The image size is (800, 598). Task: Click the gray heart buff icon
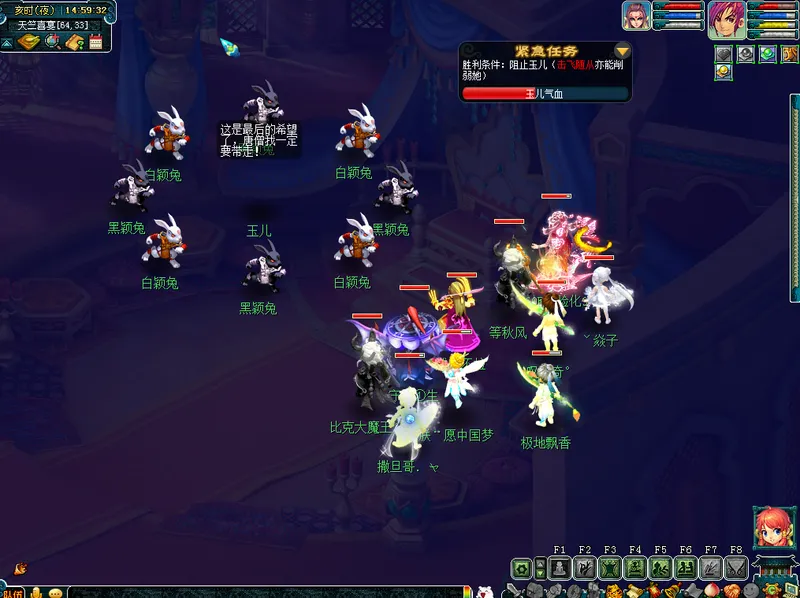723,54
